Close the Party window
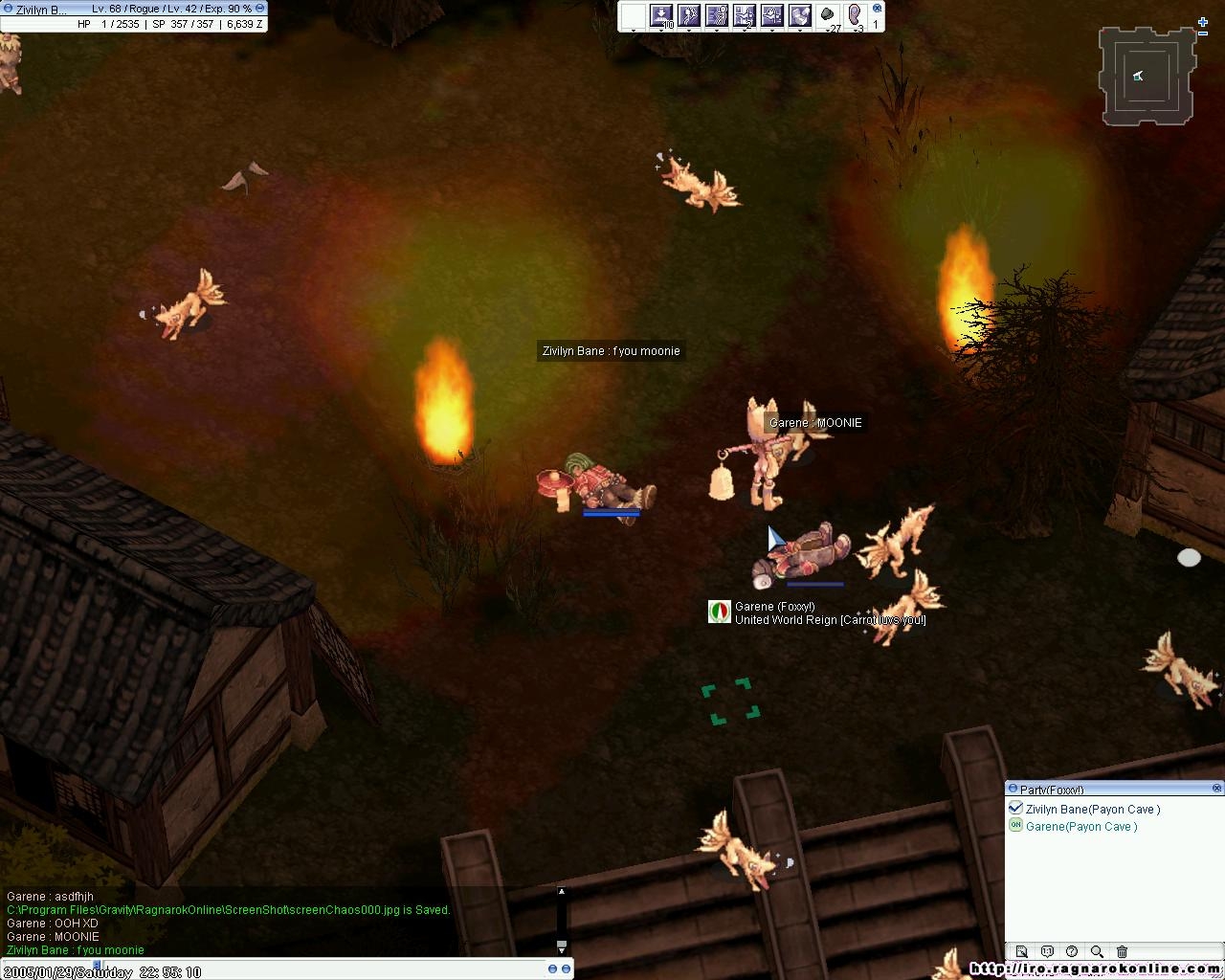The image size is (1225, 980). click(x=1216, y=789)
